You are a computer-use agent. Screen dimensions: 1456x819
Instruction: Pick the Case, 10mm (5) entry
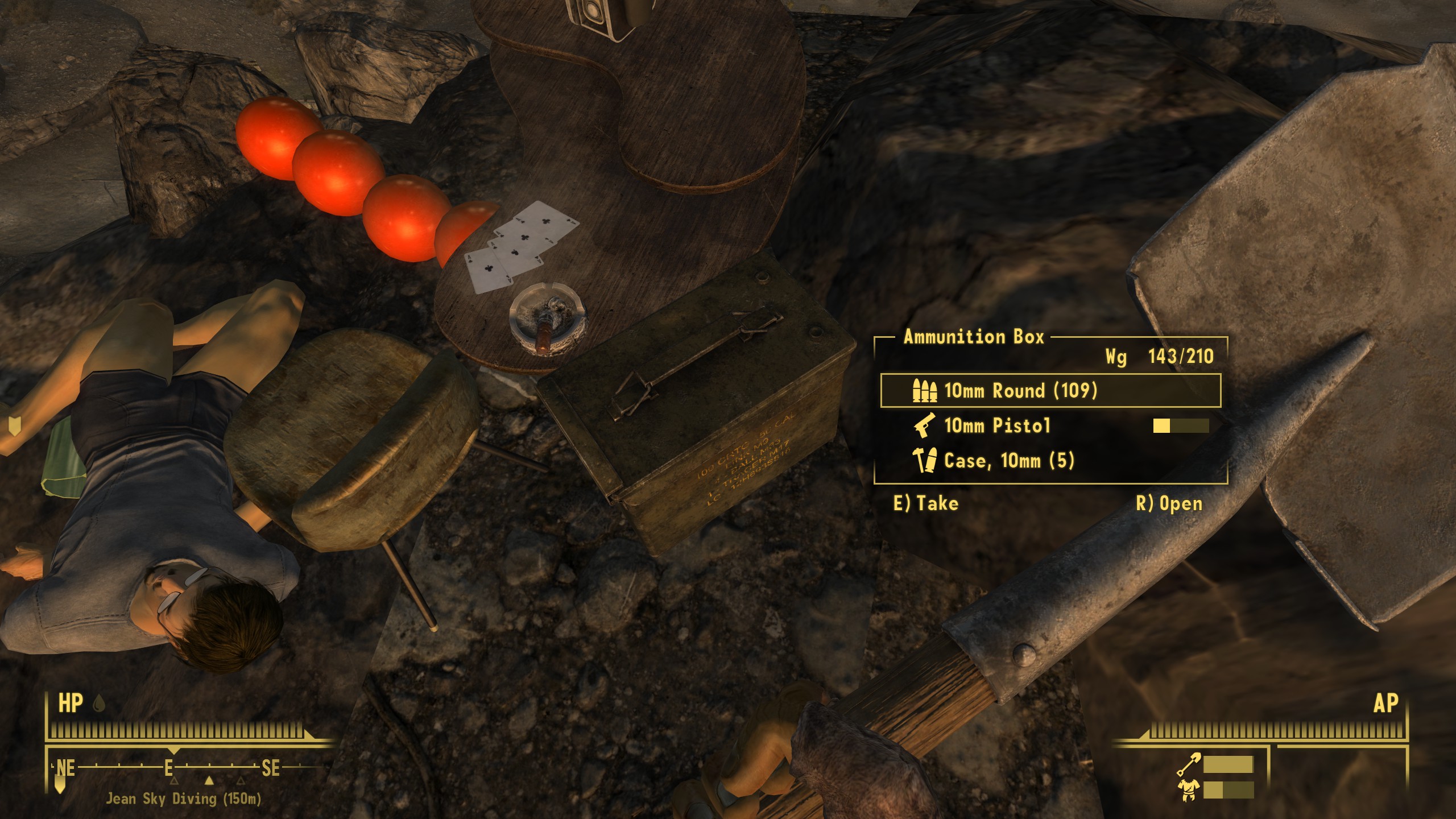point(1008,460)
